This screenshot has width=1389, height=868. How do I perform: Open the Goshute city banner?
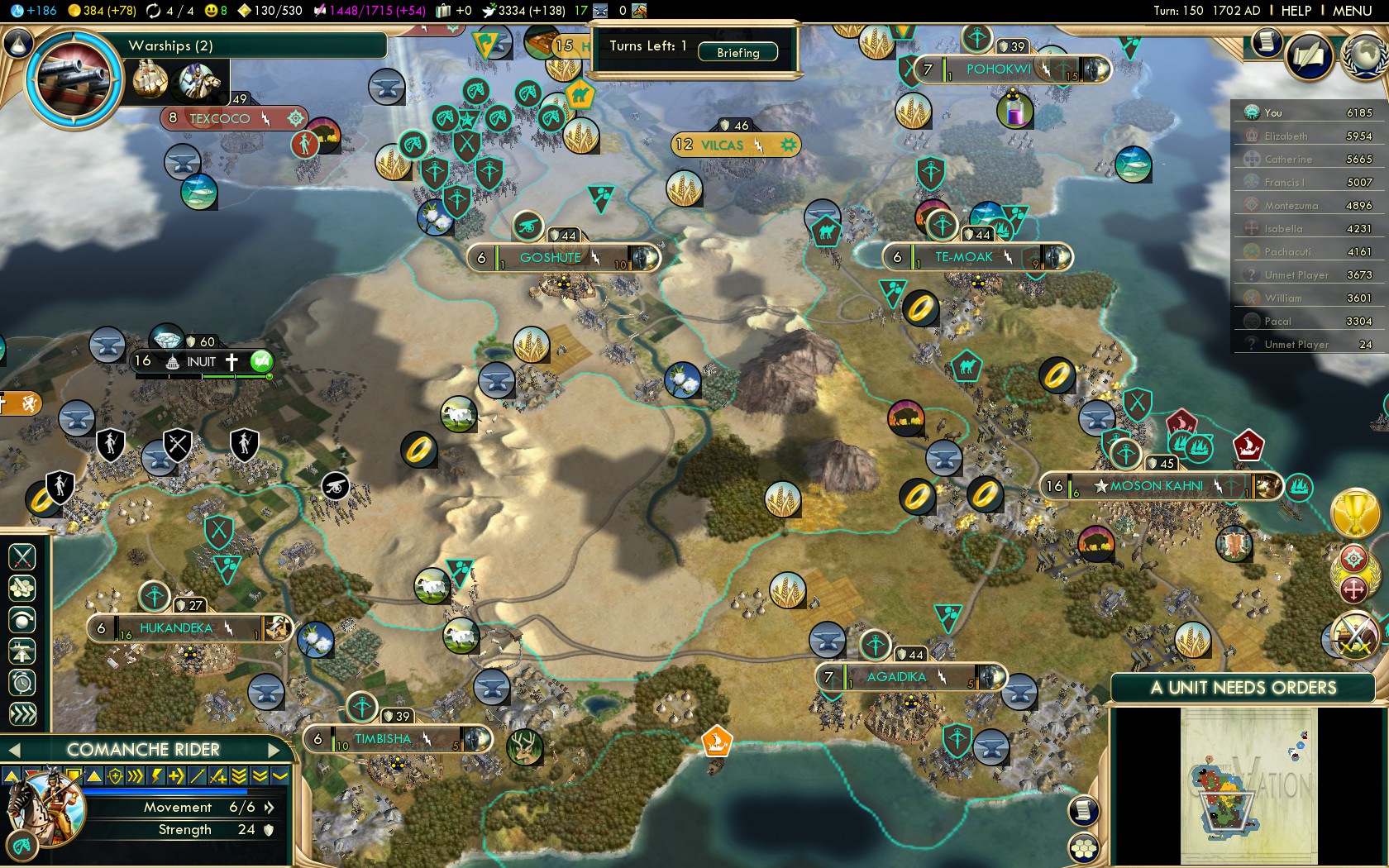pyautogui.click(x=551, y=258)
